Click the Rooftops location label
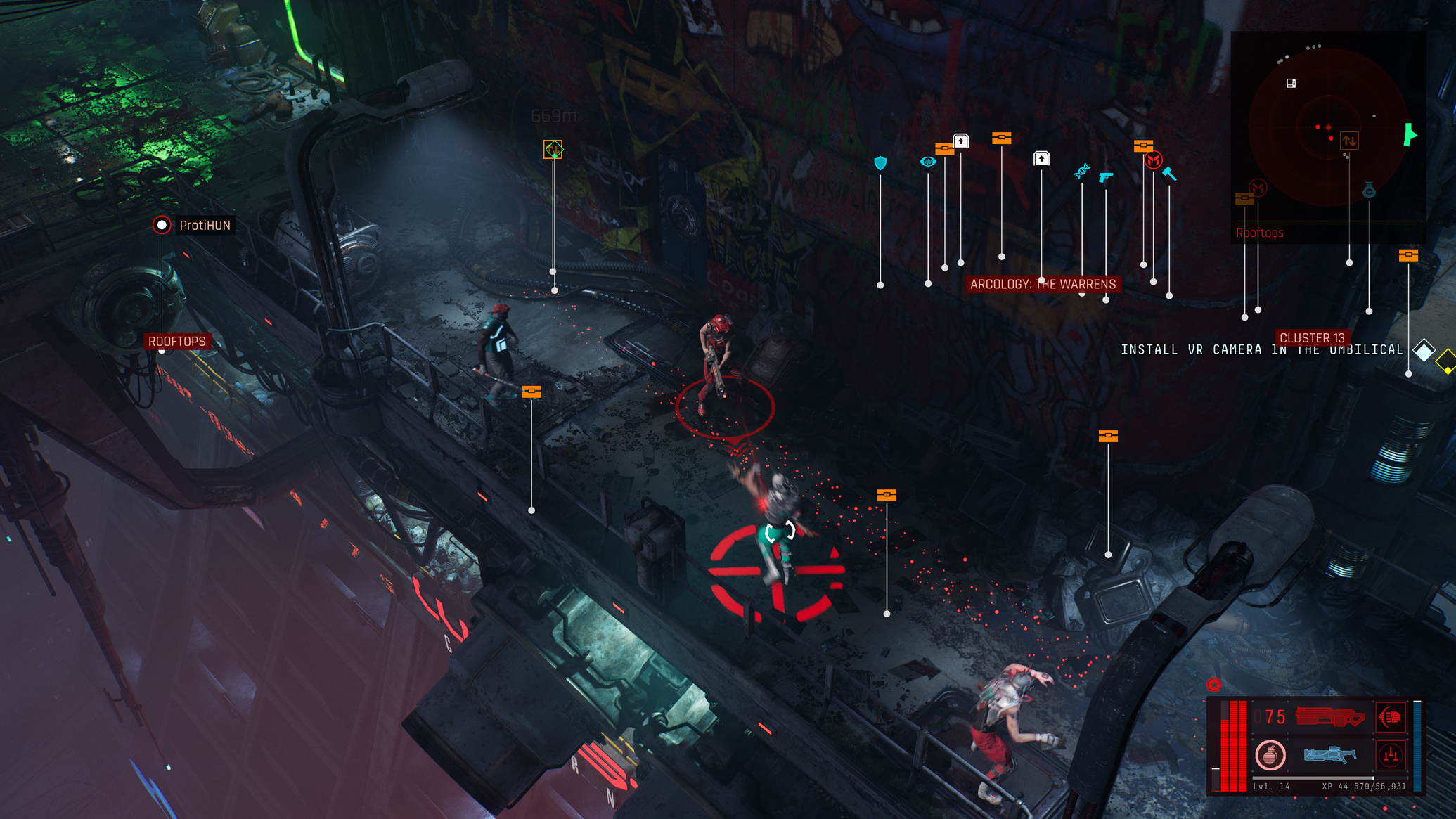Image resolution: width=1456 pixels, height=819 pixels. coord(176,342)
